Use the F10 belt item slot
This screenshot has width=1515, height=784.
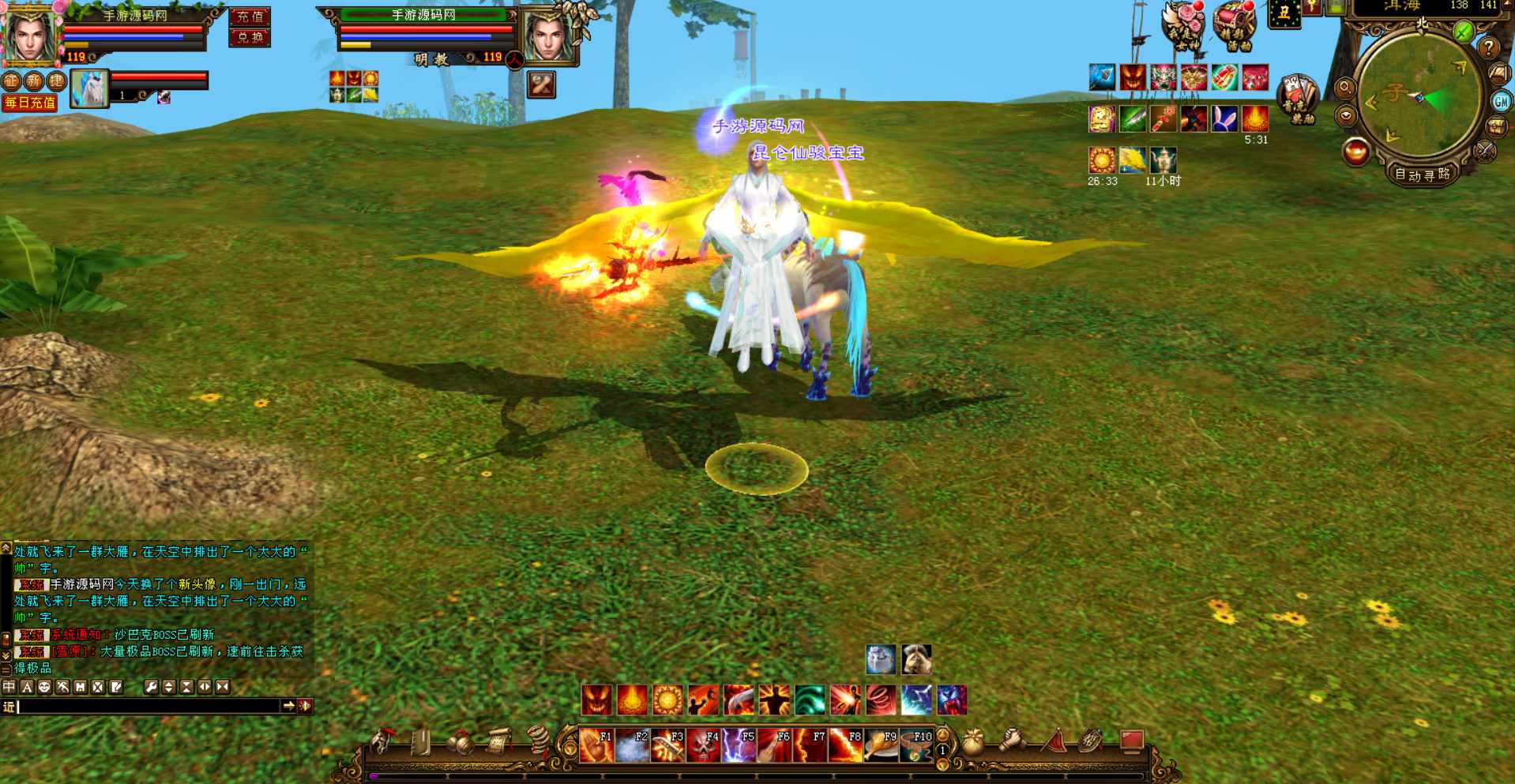915,745
